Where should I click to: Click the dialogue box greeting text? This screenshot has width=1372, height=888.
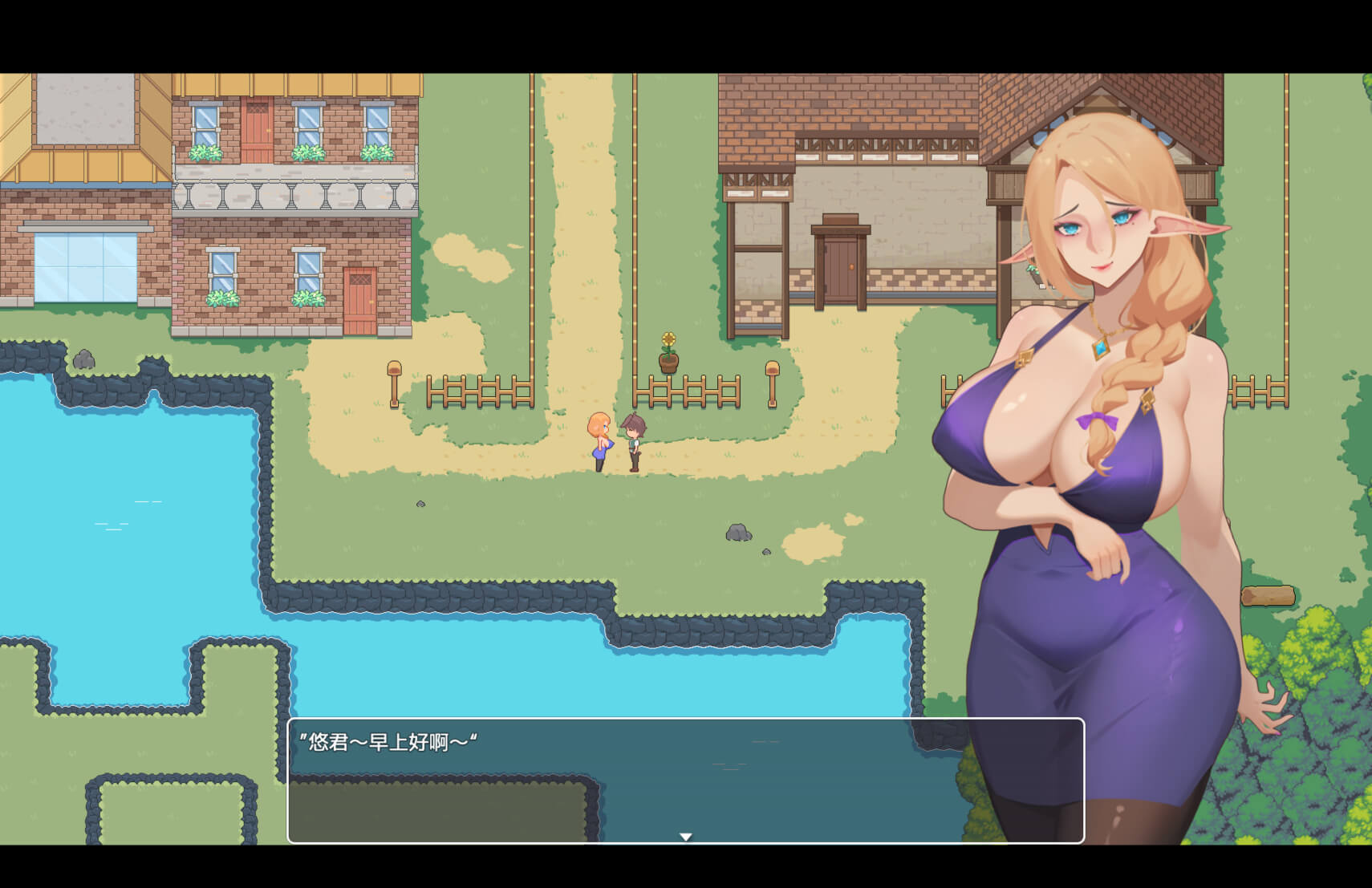(x=388, y=742)
